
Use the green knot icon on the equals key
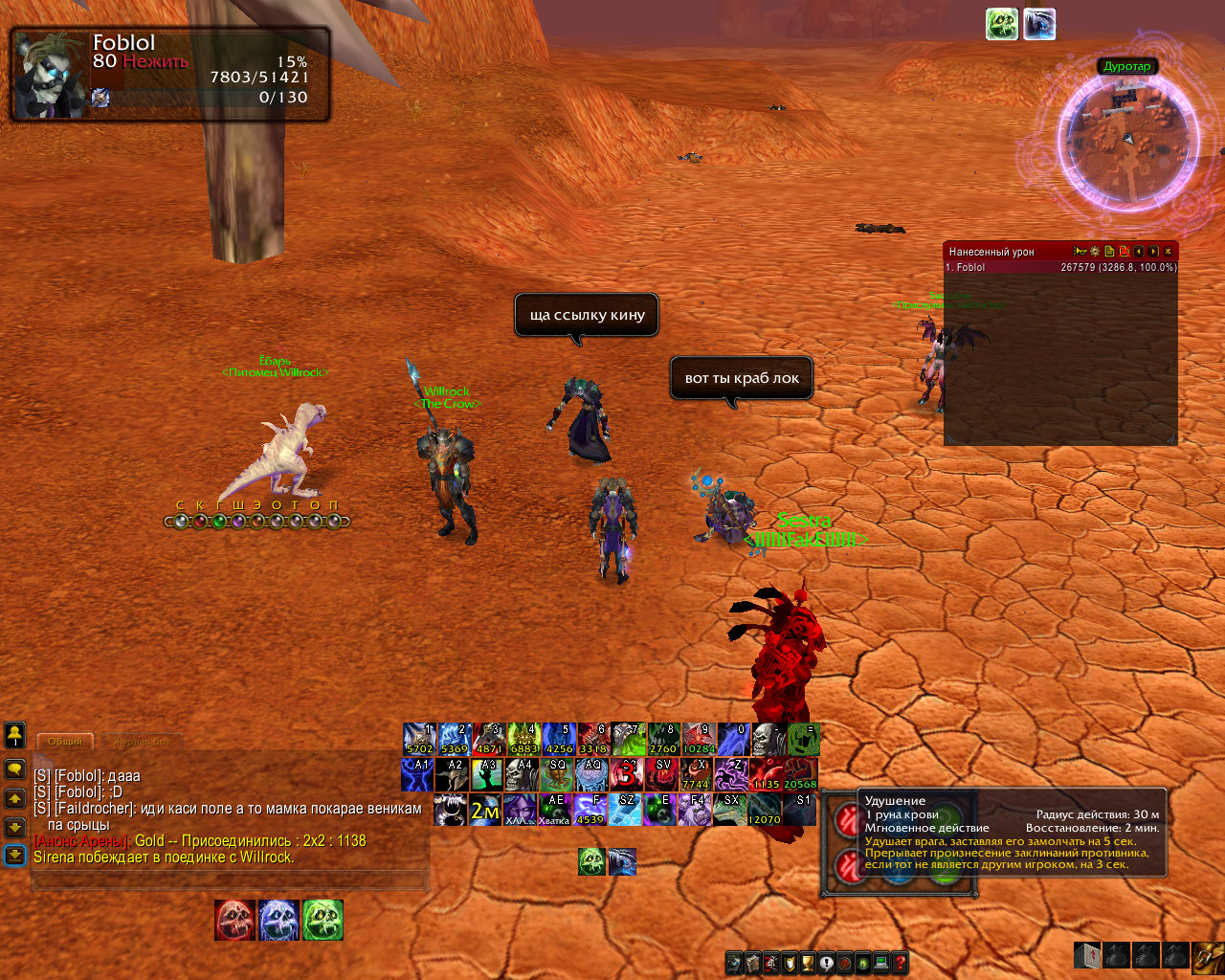click(x=804, y=739)
